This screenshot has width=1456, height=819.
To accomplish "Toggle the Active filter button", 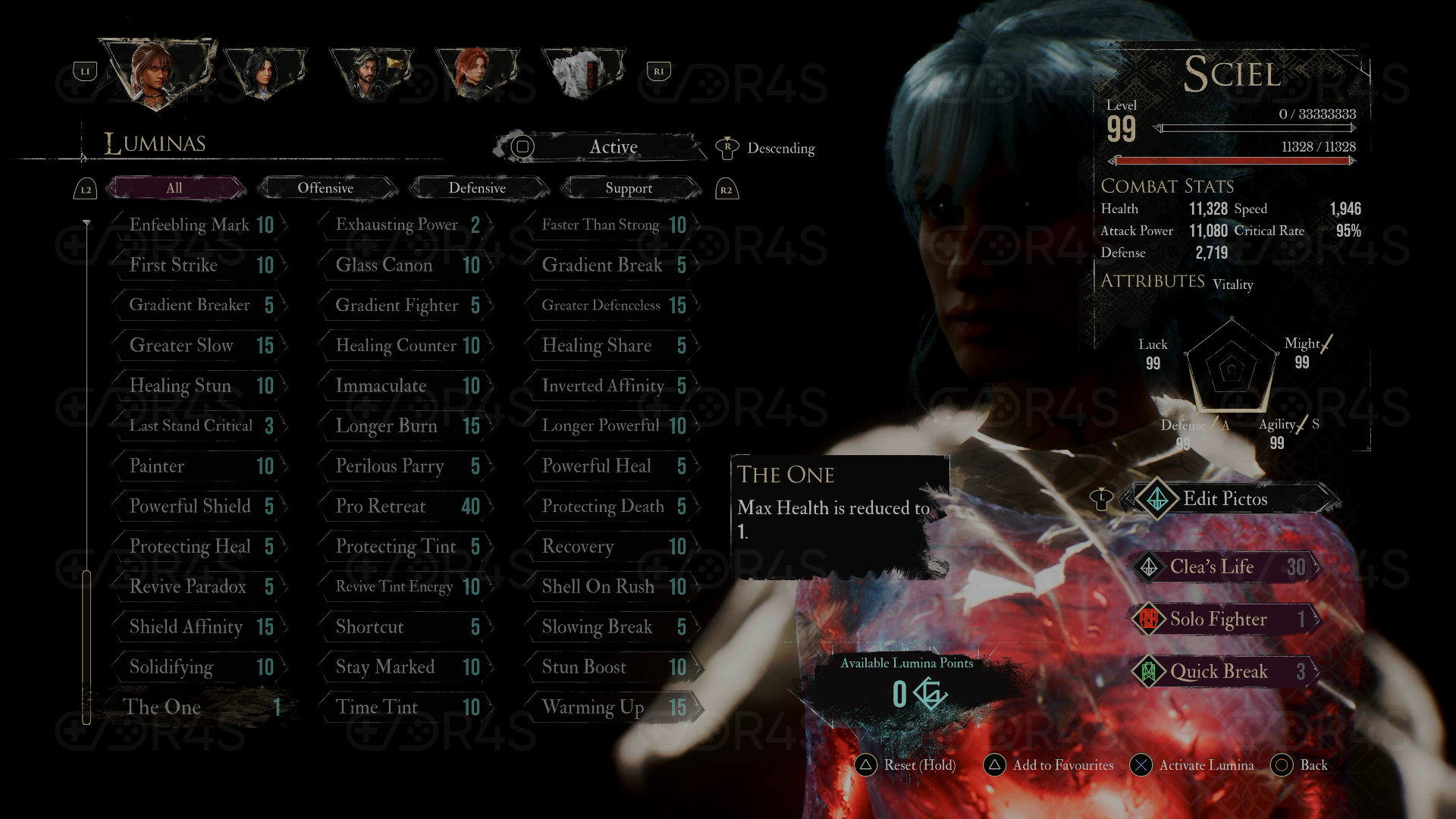I will point(599,146).
